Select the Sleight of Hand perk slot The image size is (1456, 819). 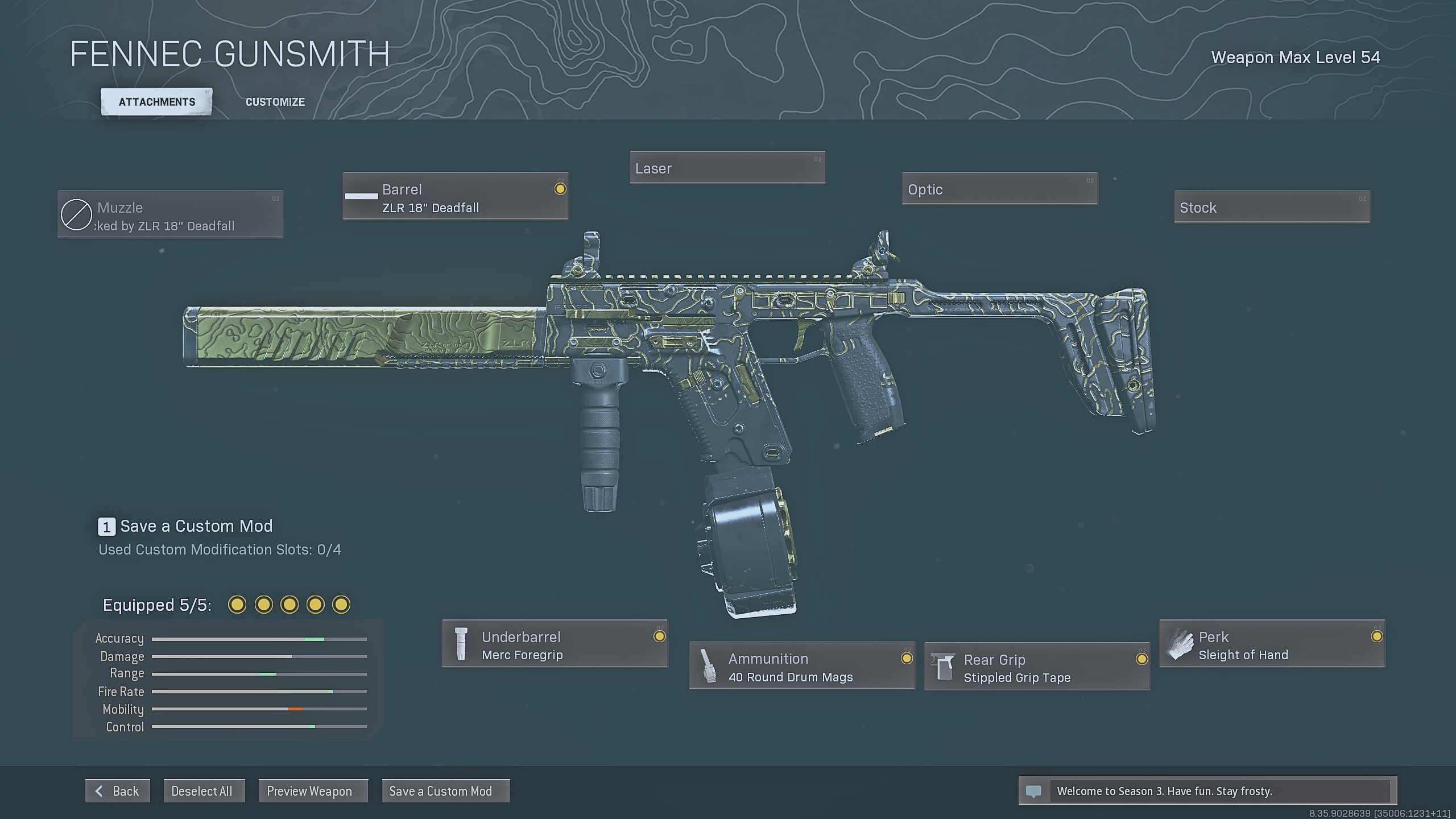(x=1272, y=644)
